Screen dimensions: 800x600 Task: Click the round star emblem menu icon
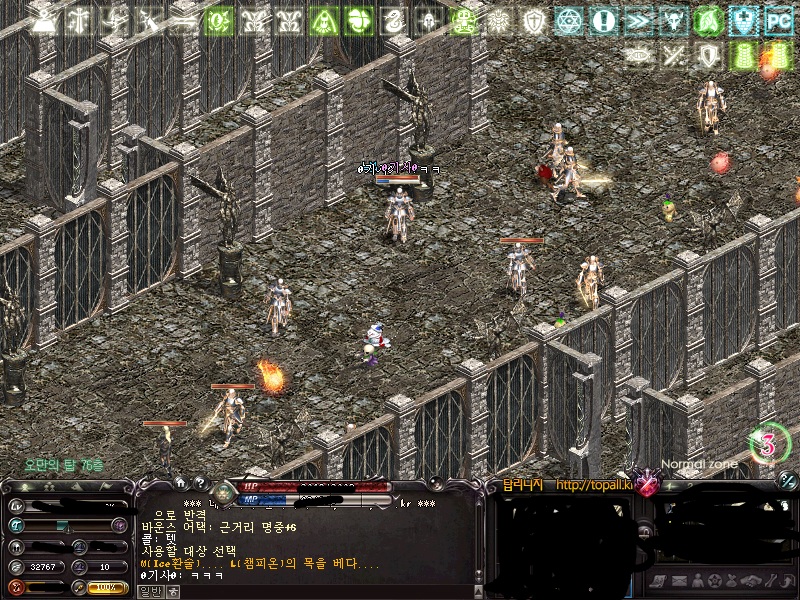(714, 581)
